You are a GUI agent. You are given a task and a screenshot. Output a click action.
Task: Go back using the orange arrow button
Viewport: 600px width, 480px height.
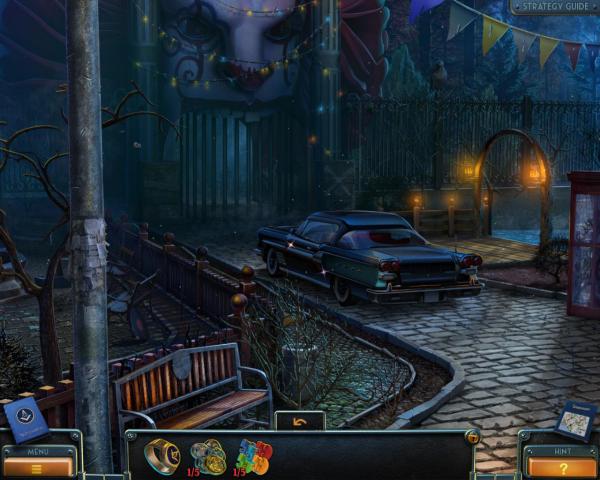coord(299,421)
